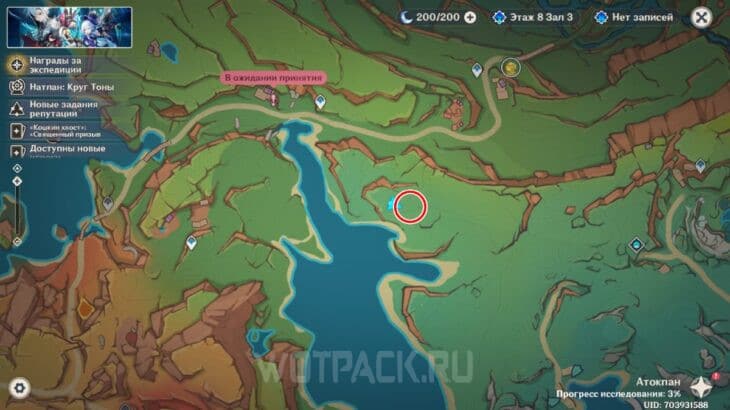Select the «Доступны новые» notification entry
Screen dimensions: 730x410
(60, 150)
